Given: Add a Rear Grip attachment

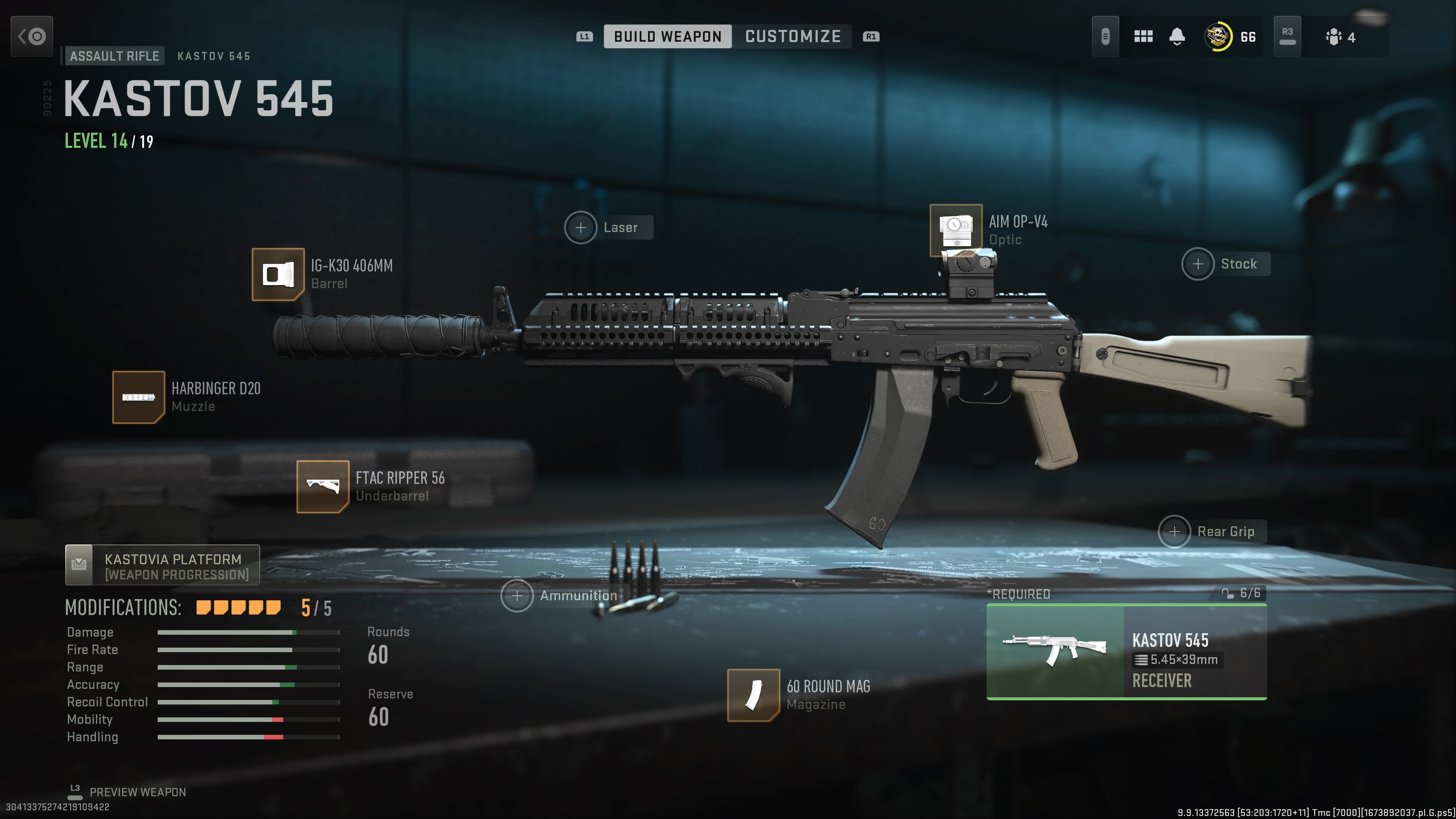Looking at the screenshot, I should [x=1175, y=532].
